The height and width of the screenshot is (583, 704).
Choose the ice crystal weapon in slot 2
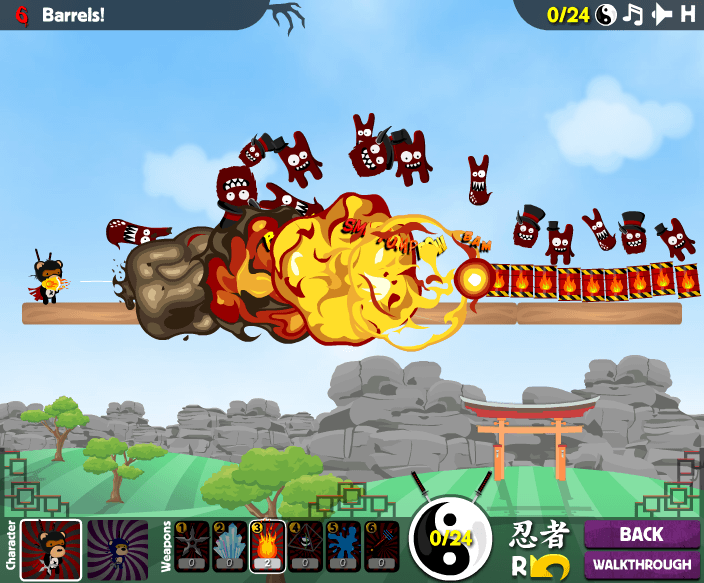229,547
